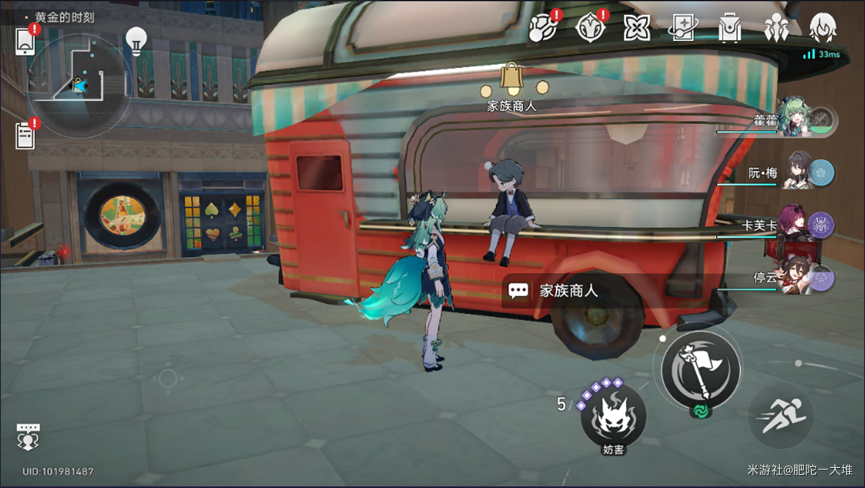
Task: Open the chat icon above the UID
Action: click(28, 437)
